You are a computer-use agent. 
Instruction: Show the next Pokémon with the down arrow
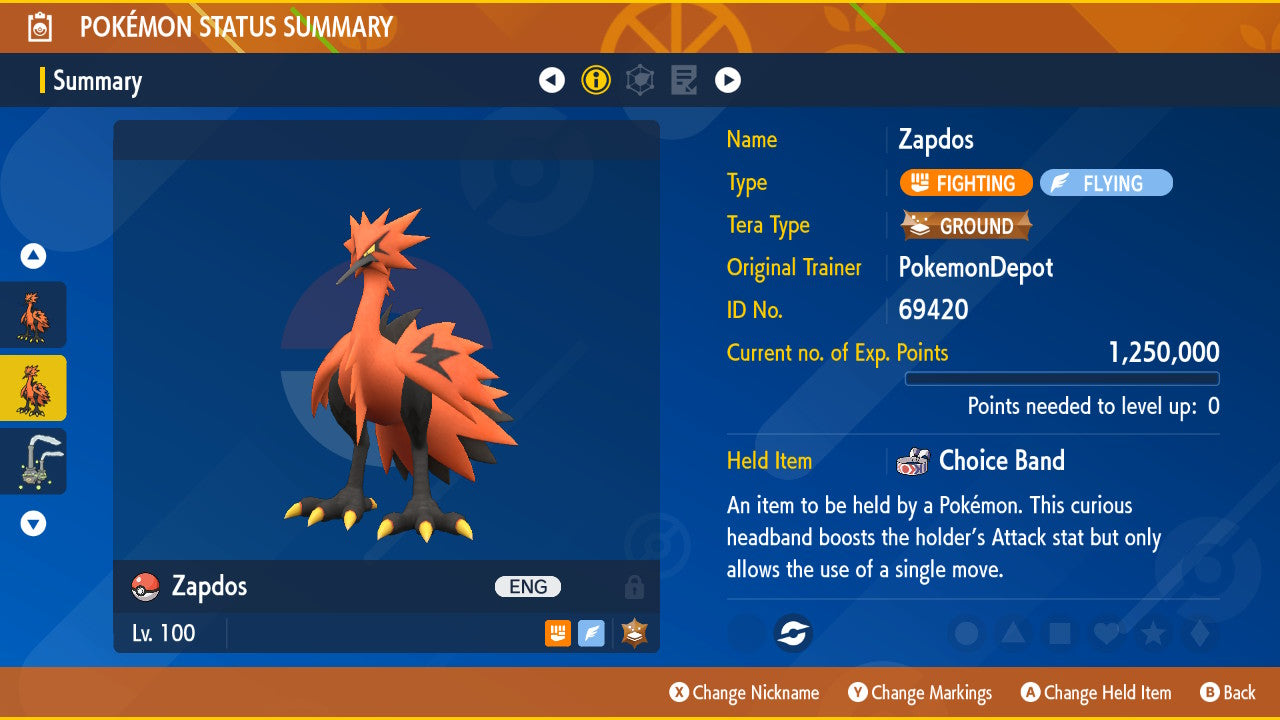[33, 523]
